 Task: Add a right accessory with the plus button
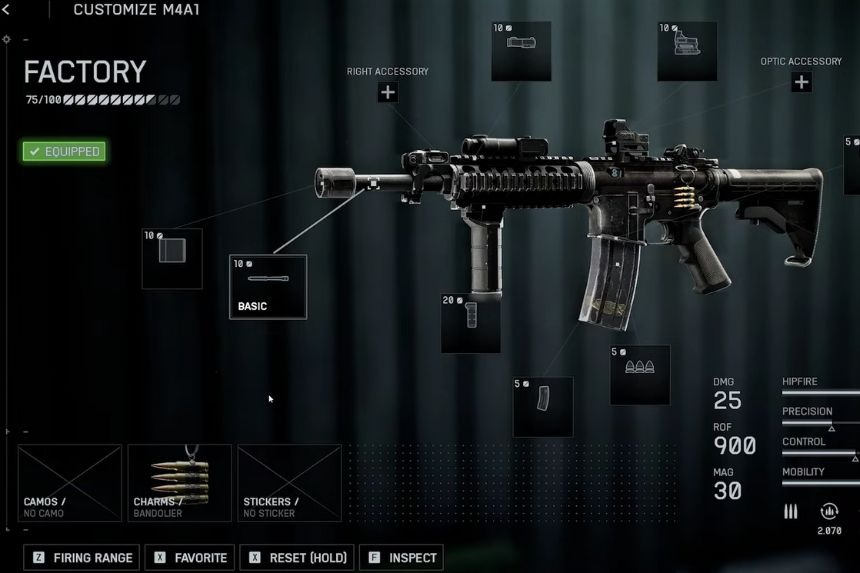pyautogui.click(x=387, y=93)
